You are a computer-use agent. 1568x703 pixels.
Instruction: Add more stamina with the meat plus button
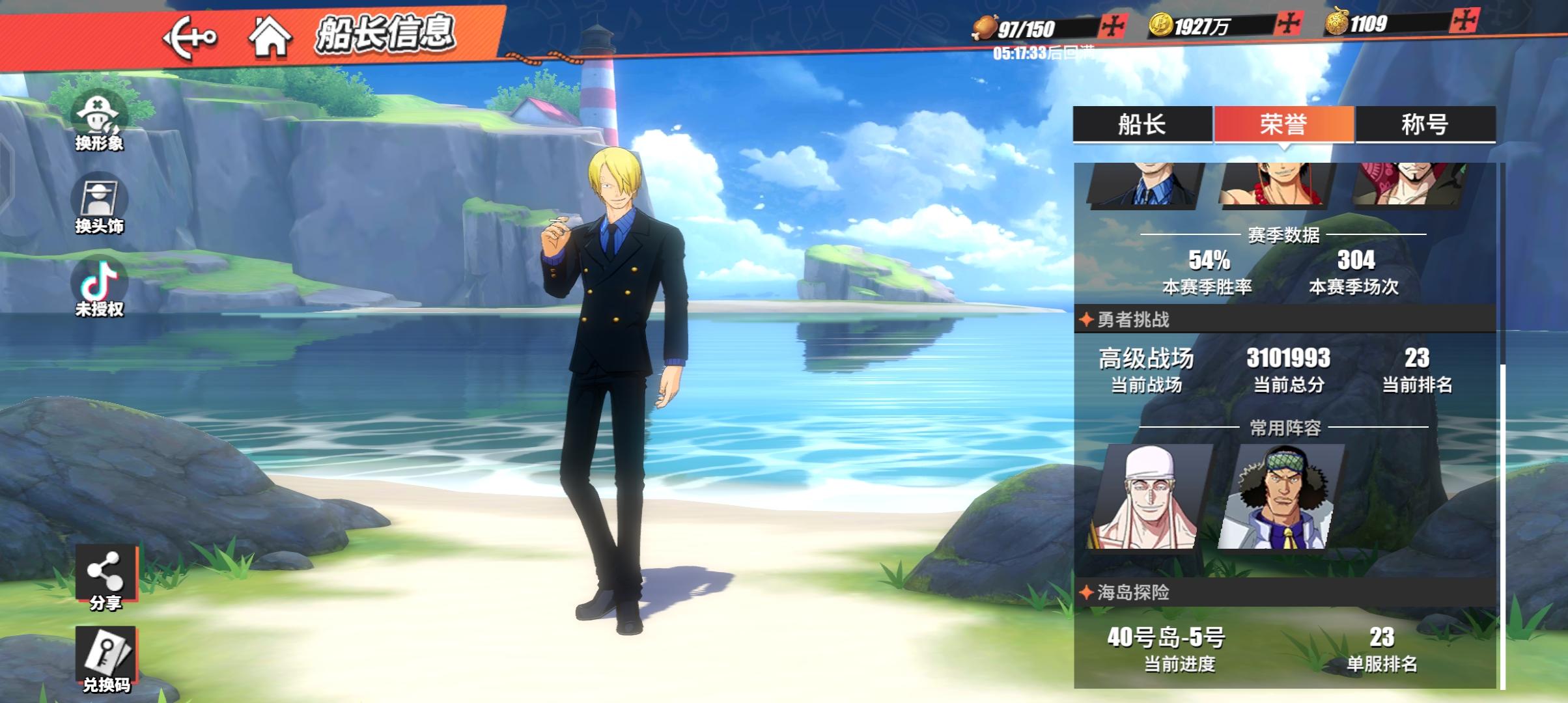tap(1112, 27)
